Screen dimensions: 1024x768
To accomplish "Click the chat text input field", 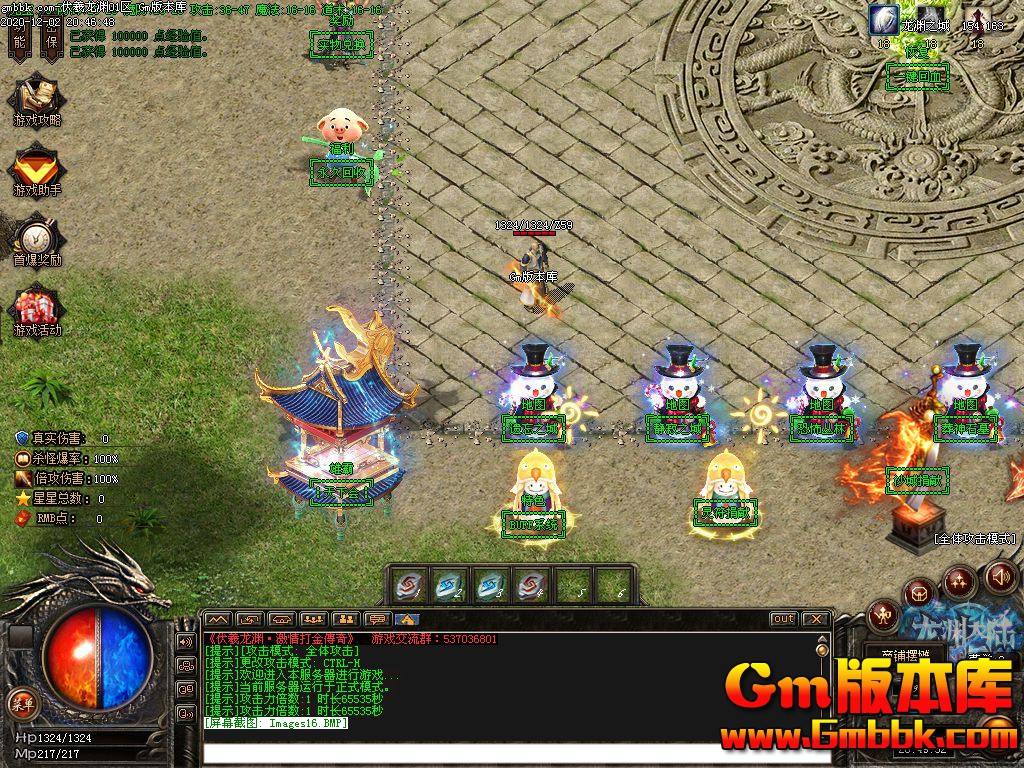I will pyautogui.click(x=515, y=751).
